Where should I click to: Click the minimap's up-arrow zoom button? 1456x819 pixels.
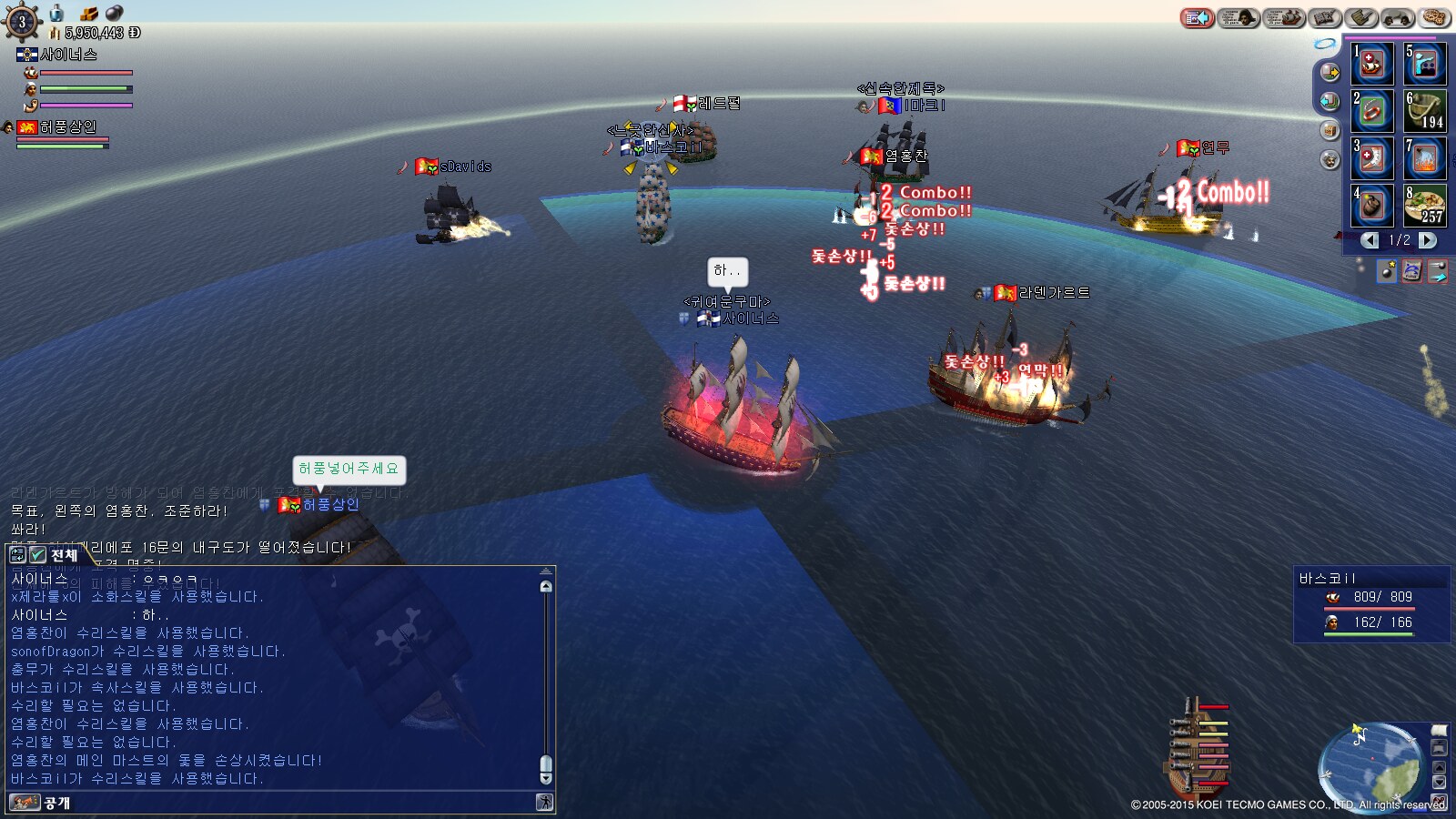[1439, 765]
